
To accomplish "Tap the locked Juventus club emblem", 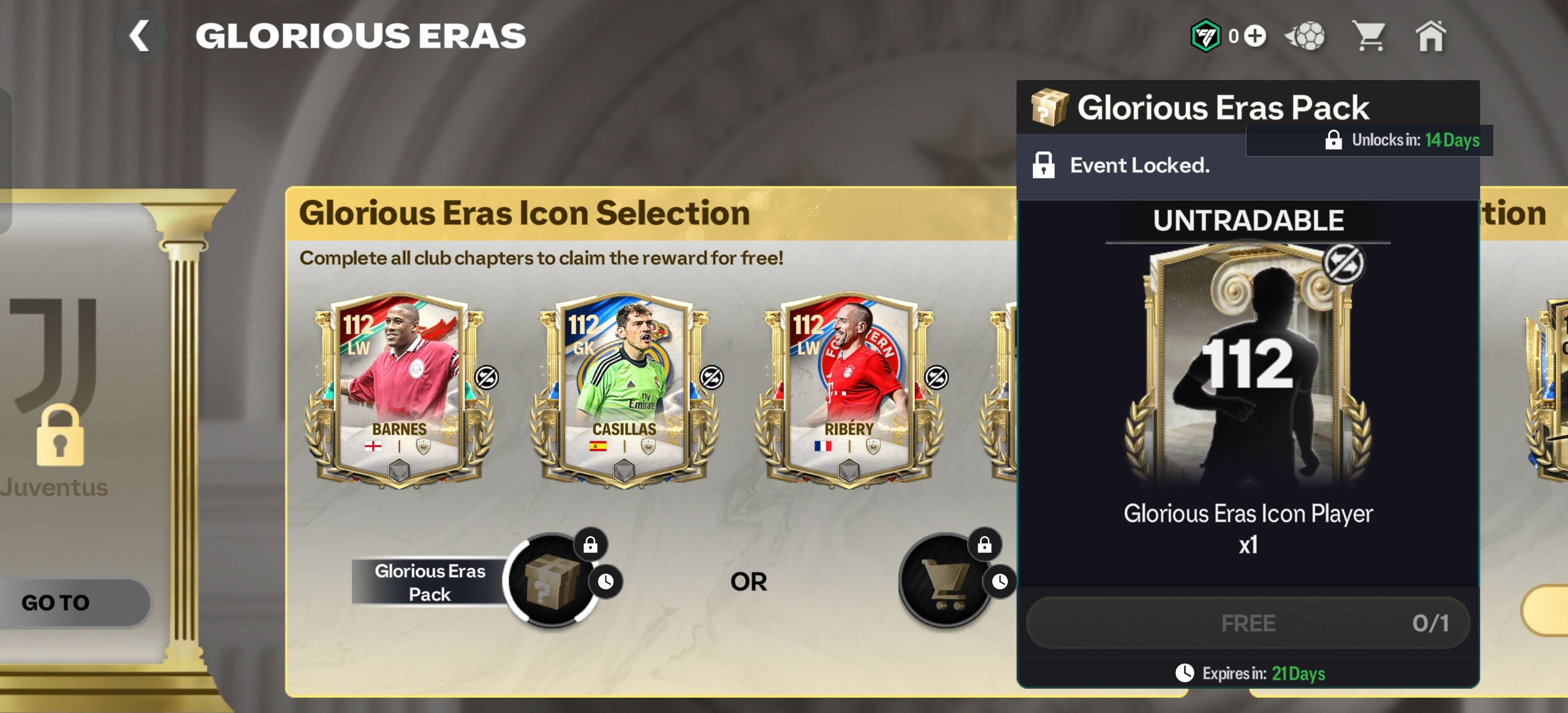I will point(56,377).
